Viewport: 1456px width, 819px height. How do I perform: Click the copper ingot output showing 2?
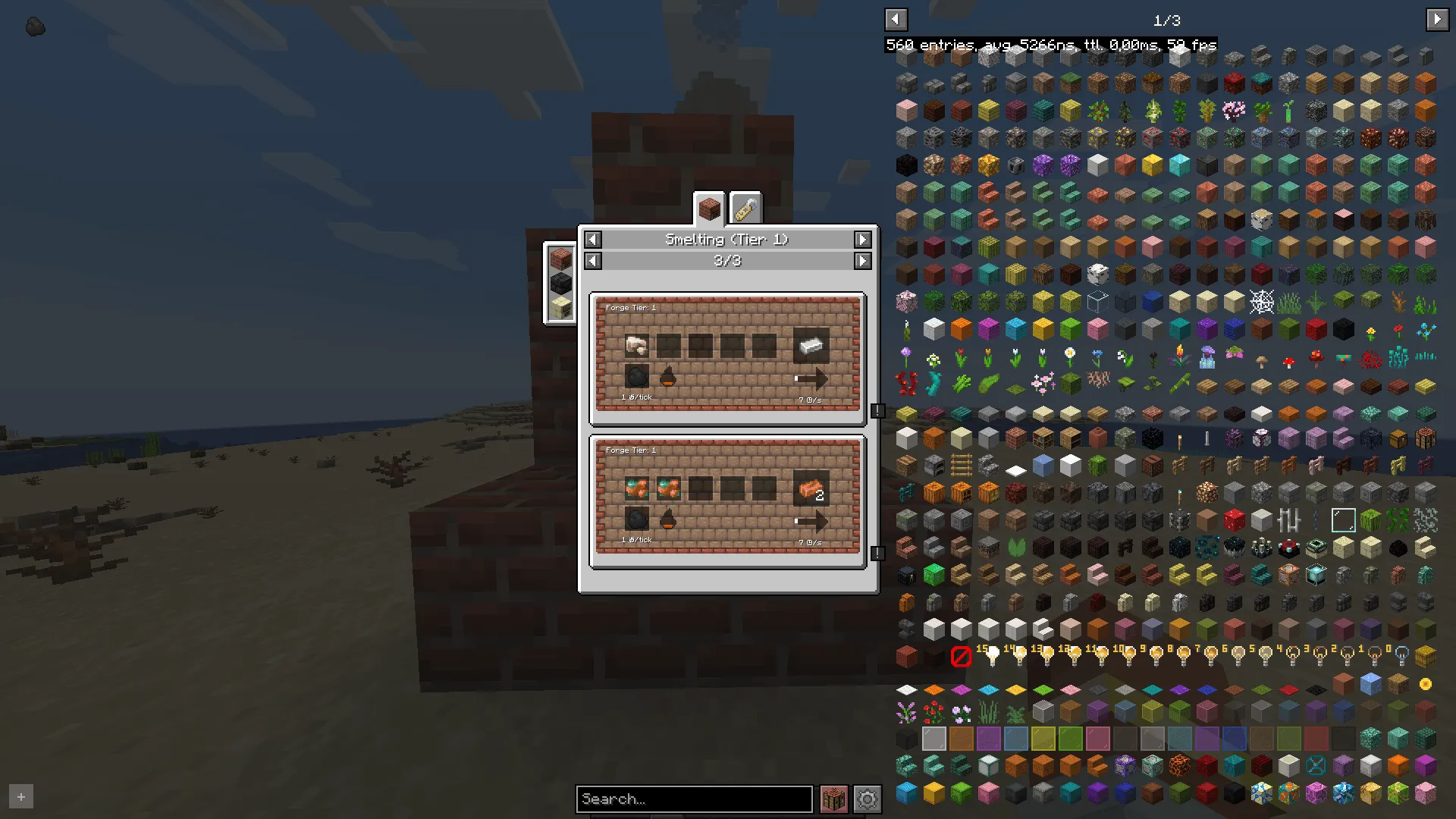pos(812,489)
